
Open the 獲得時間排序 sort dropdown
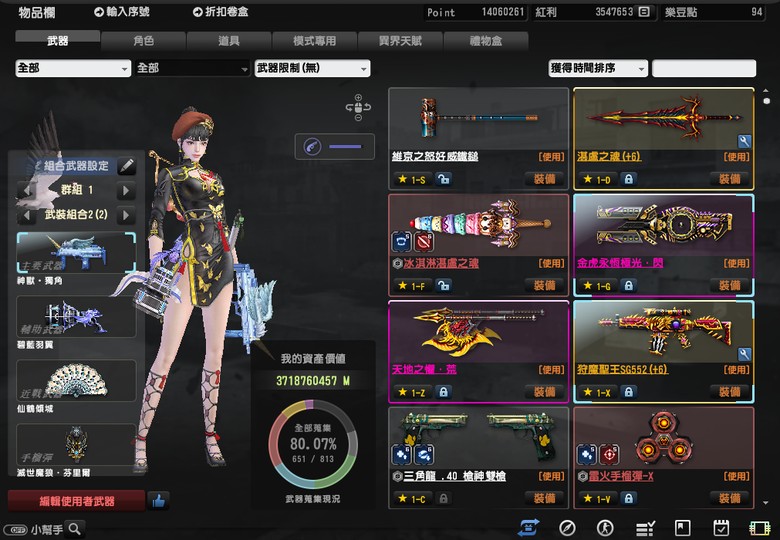[x=597, y=68]
